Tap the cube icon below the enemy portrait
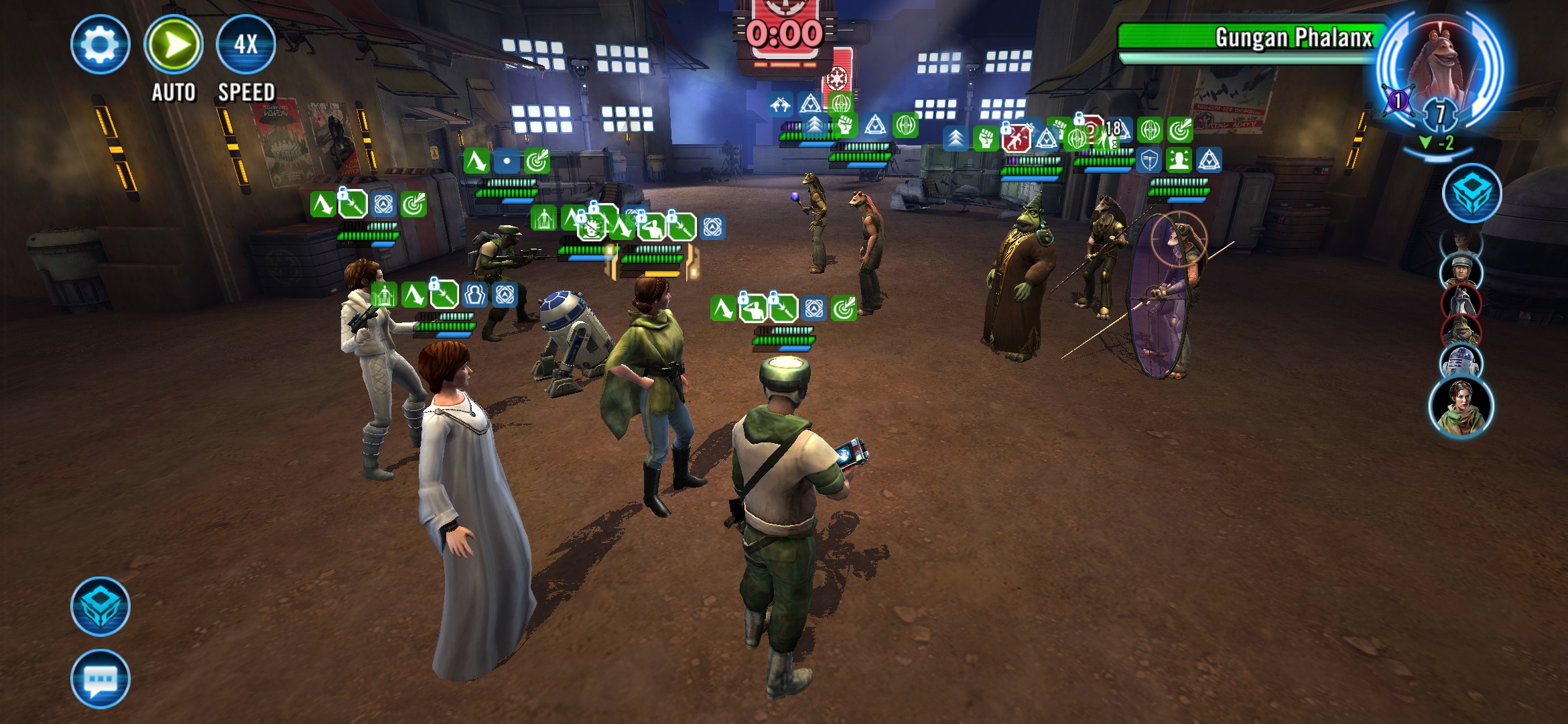 click(1472, 193)
